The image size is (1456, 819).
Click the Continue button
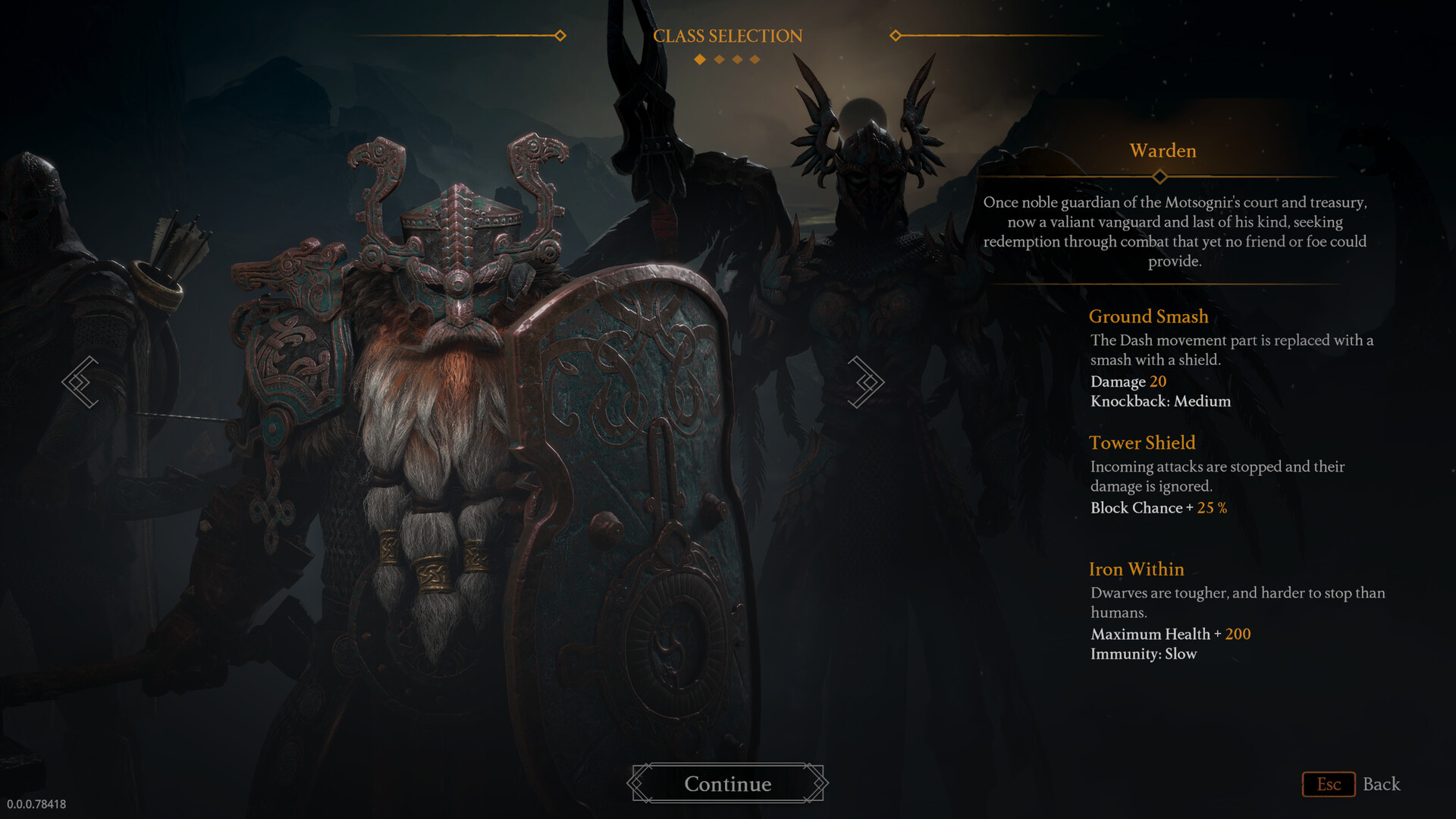(x=727, y=783)
